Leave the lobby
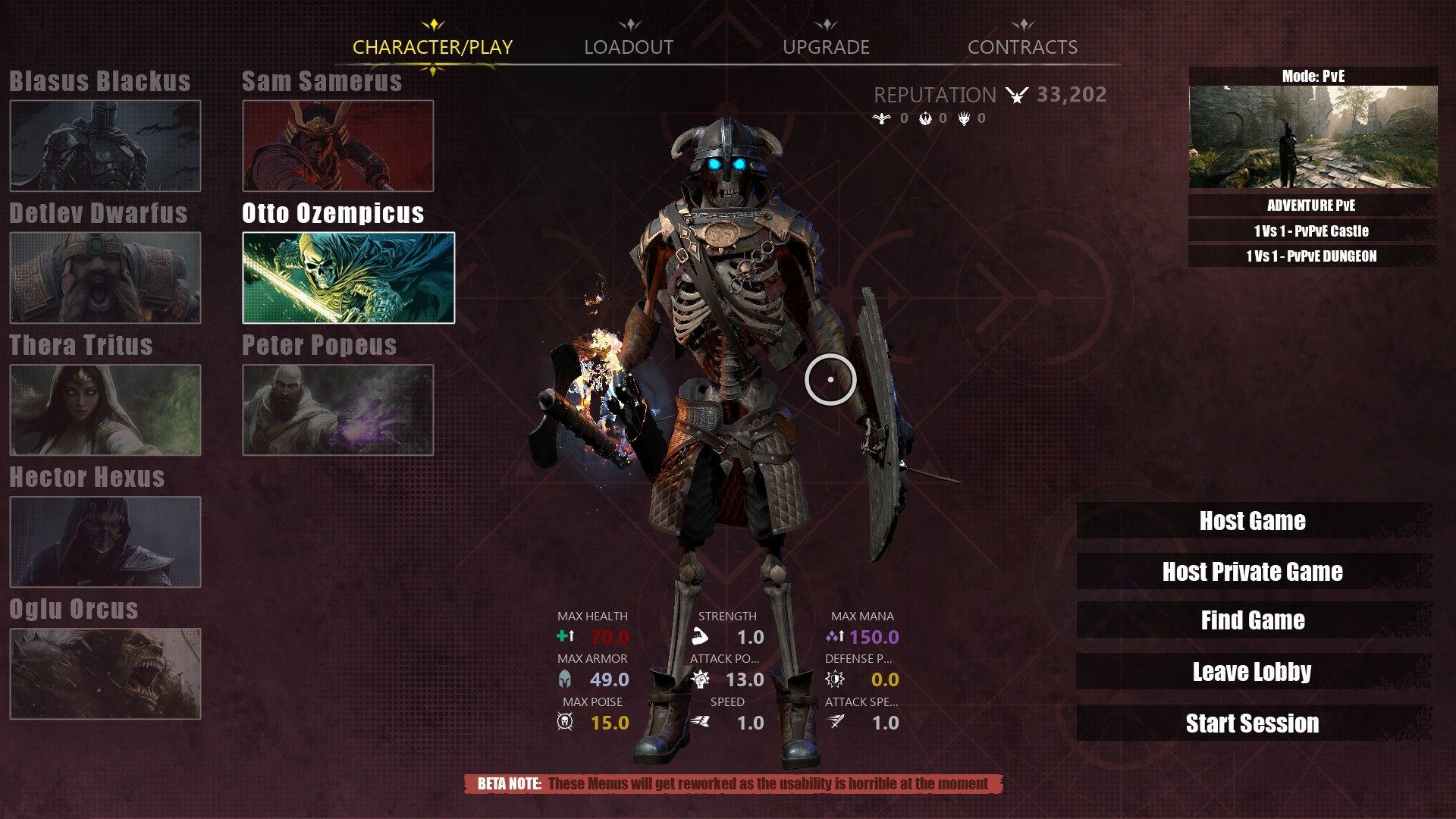 pos(1252,672)
